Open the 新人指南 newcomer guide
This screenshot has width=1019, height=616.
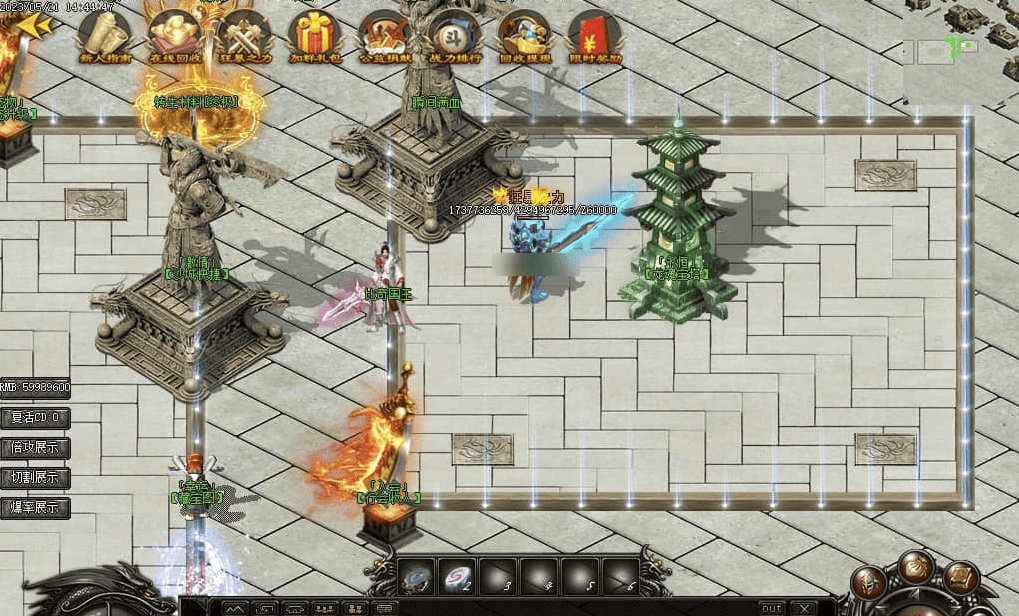[x=103, y=34]
